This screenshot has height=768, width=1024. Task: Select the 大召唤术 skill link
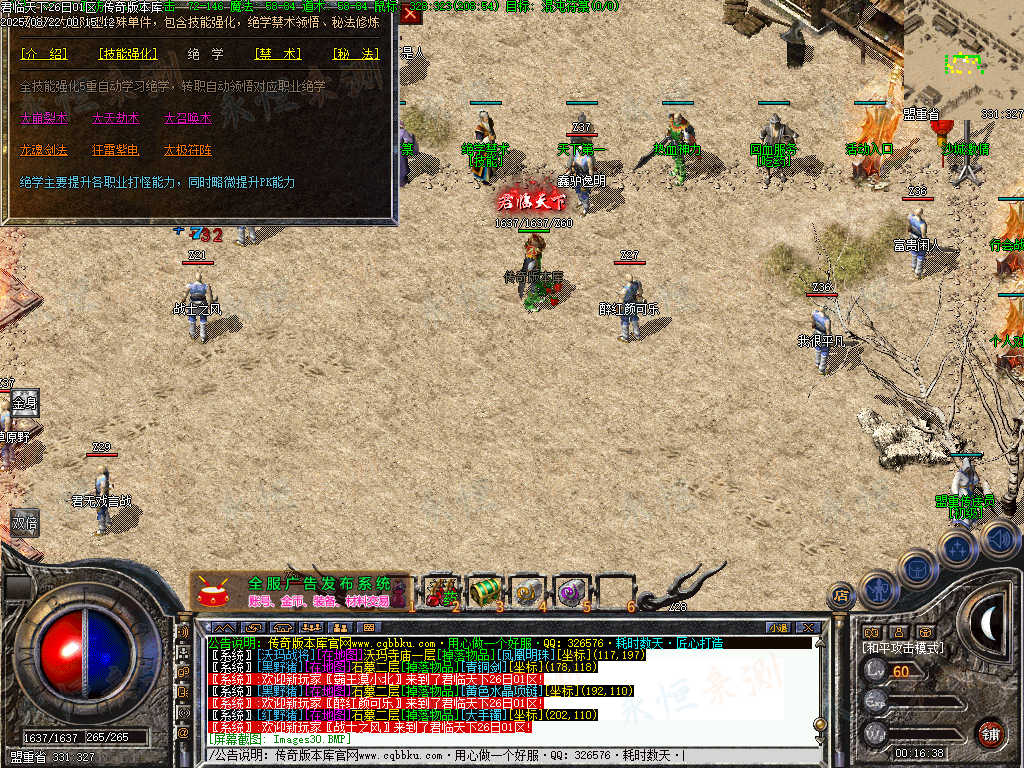[x=187, y=118]
